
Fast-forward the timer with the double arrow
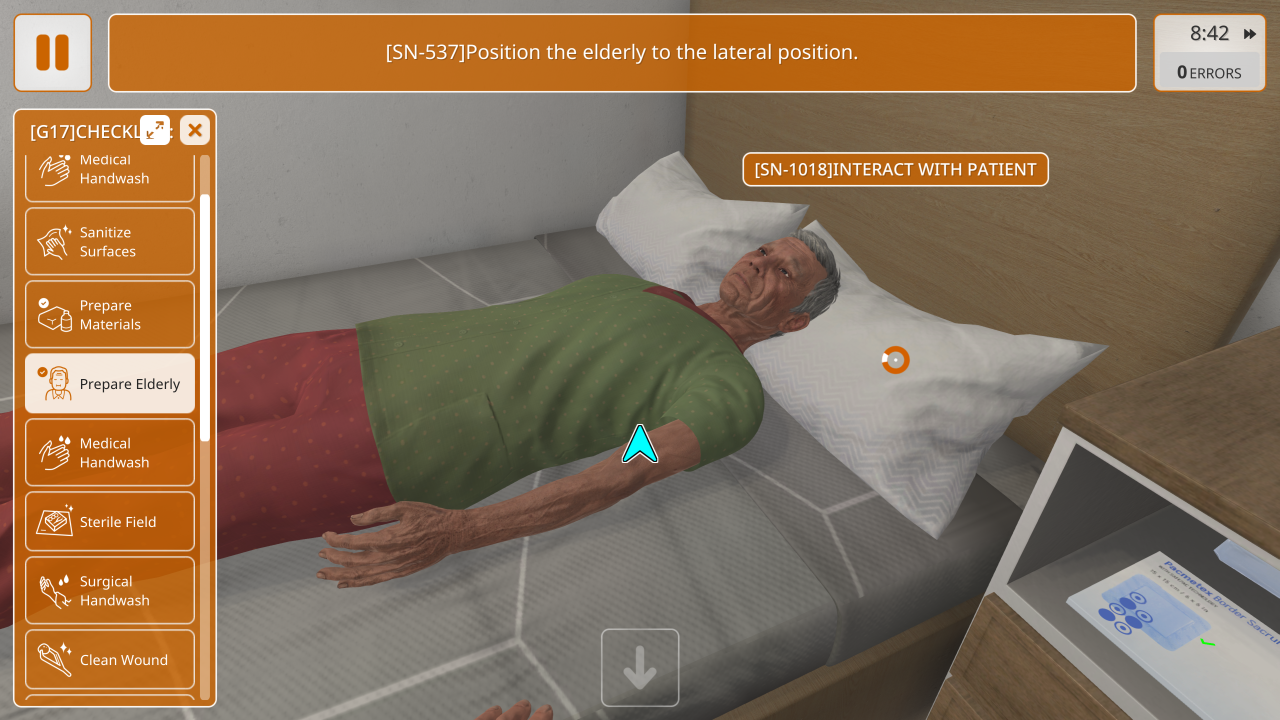tap(1250, 34)
